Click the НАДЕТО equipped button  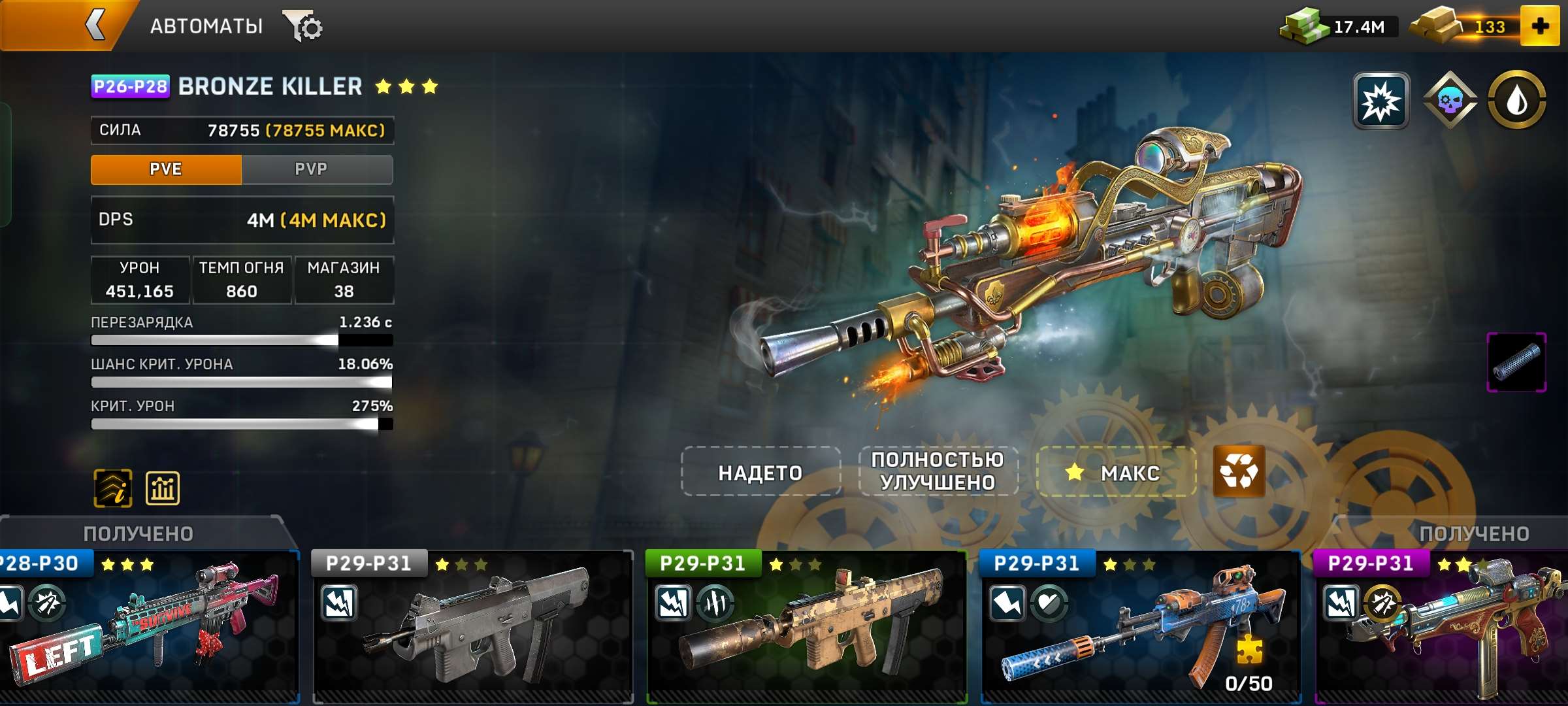tap(760, 473)
